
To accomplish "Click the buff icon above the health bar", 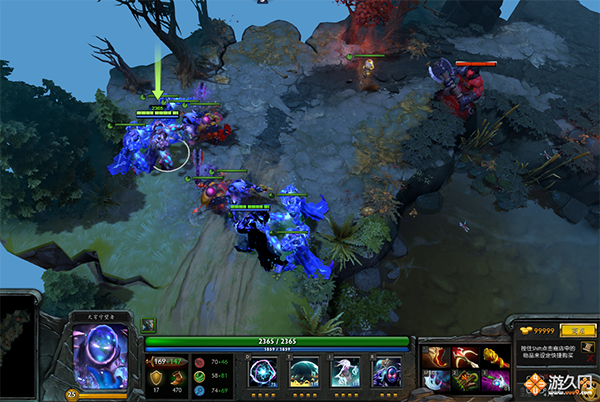I will (x=147, y=324).
